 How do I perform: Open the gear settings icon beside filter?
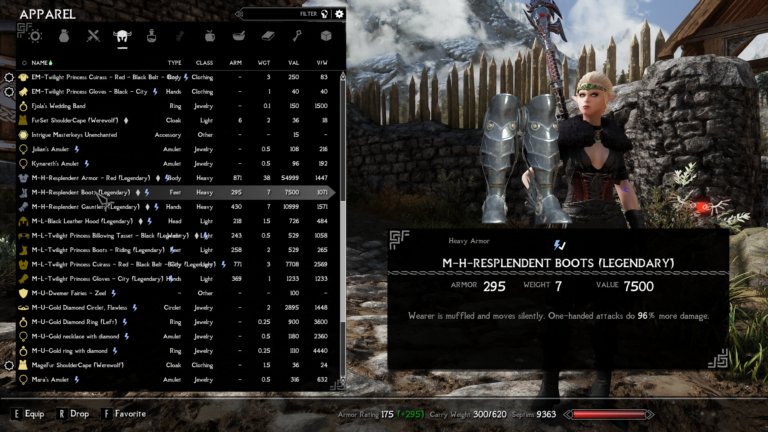click(x=339, y=14)
